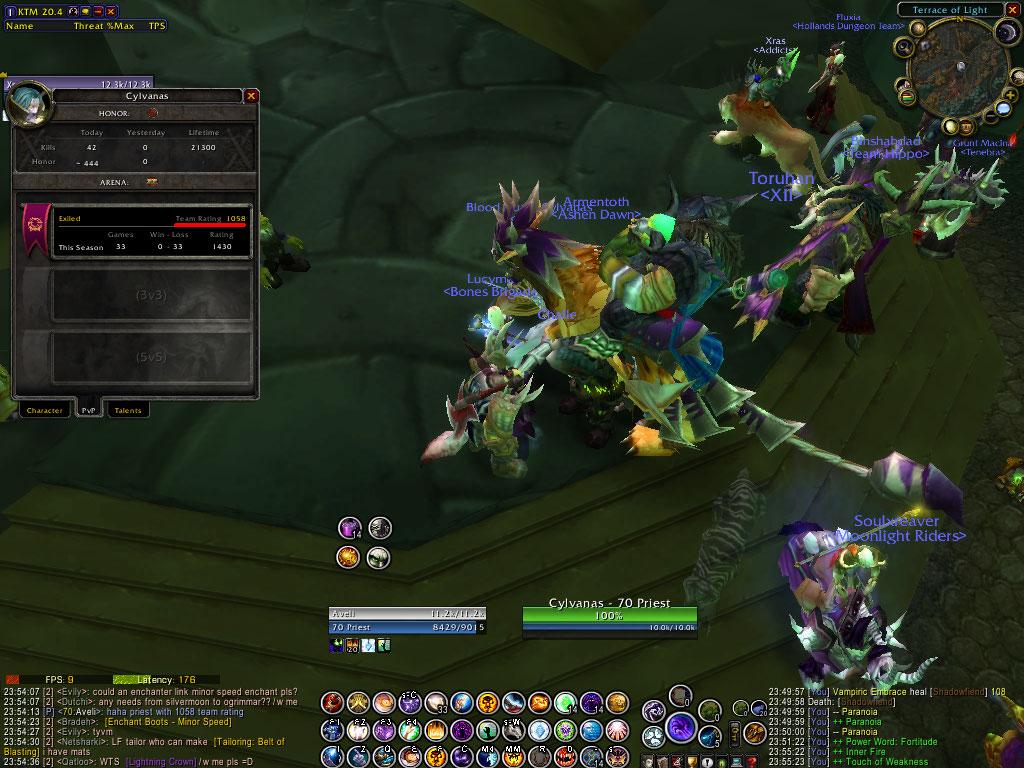
Task: Close the Cylvanas inspect window
Action: (x=252, y=96)
